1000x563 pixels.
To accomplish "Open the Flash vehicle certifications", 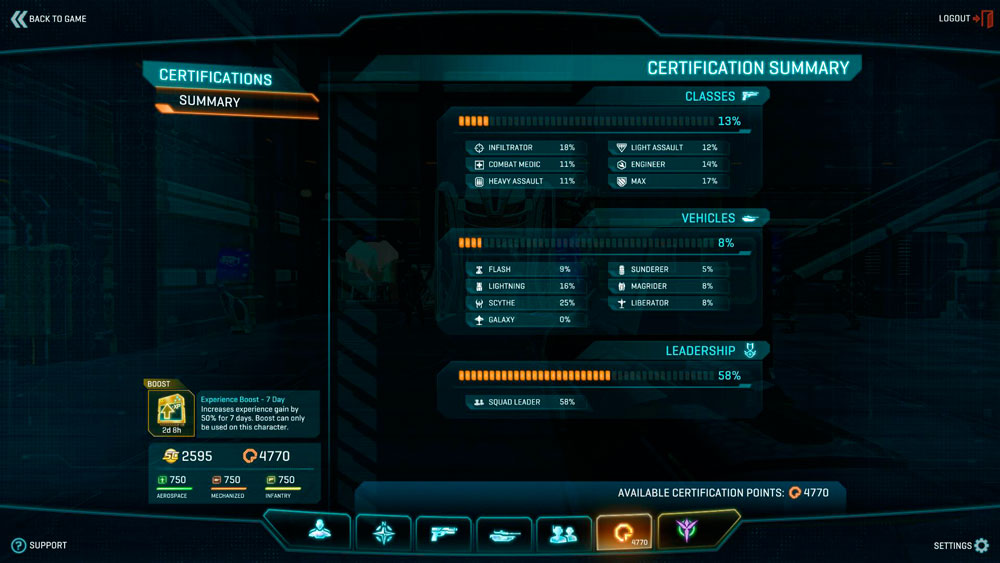I will coord(522,270).
